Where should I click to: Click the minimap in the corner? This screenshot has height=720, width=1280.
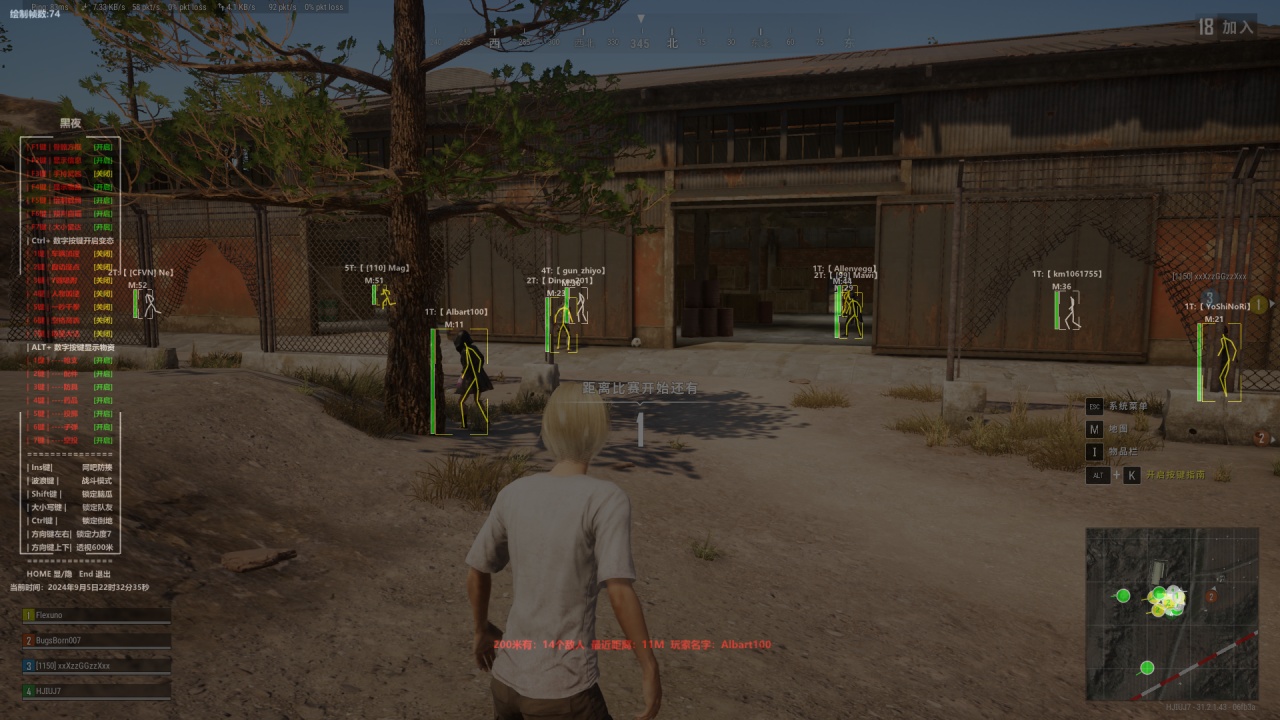pos(1171,613)
